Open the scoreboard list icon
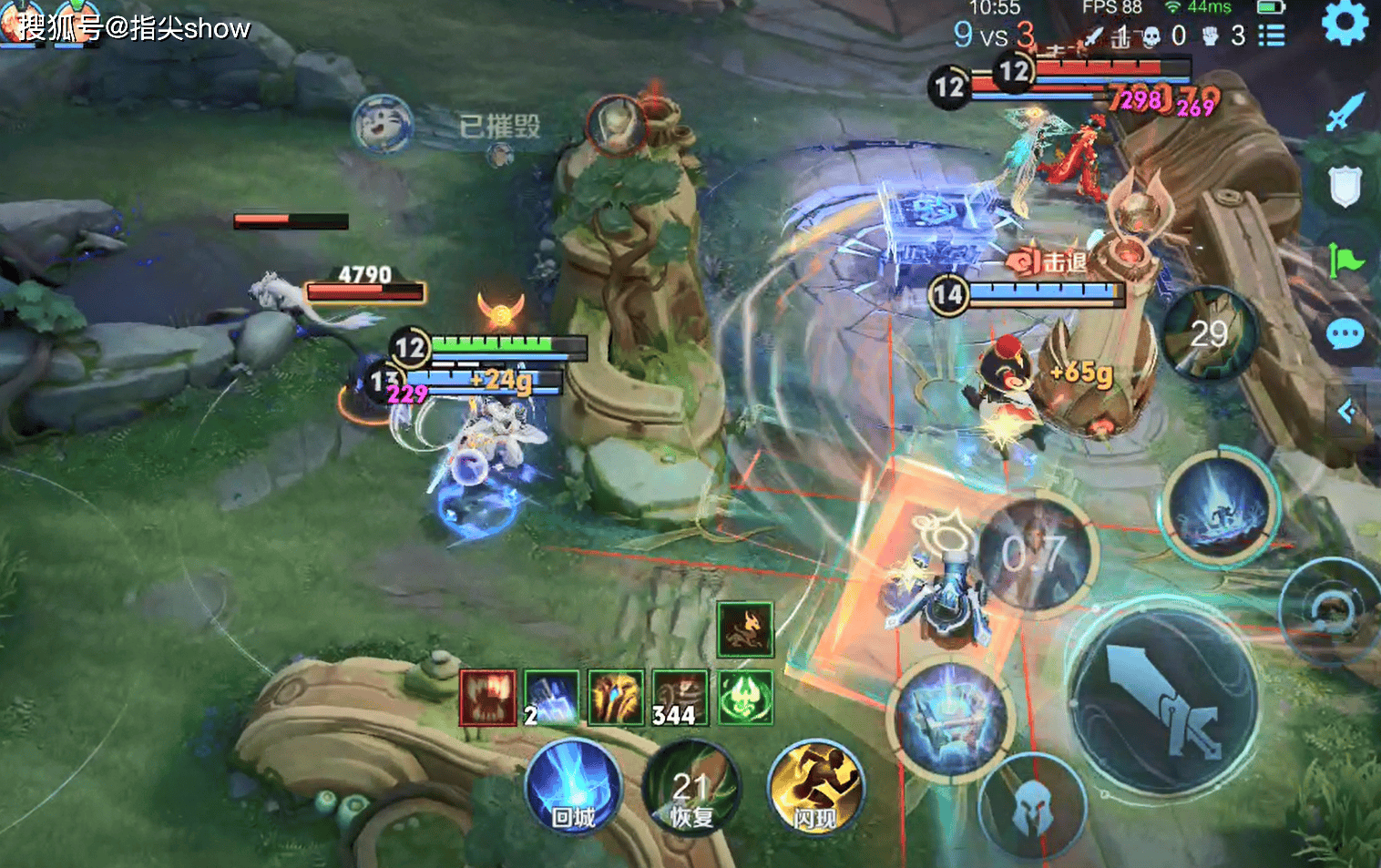 tap(1272, 36)
